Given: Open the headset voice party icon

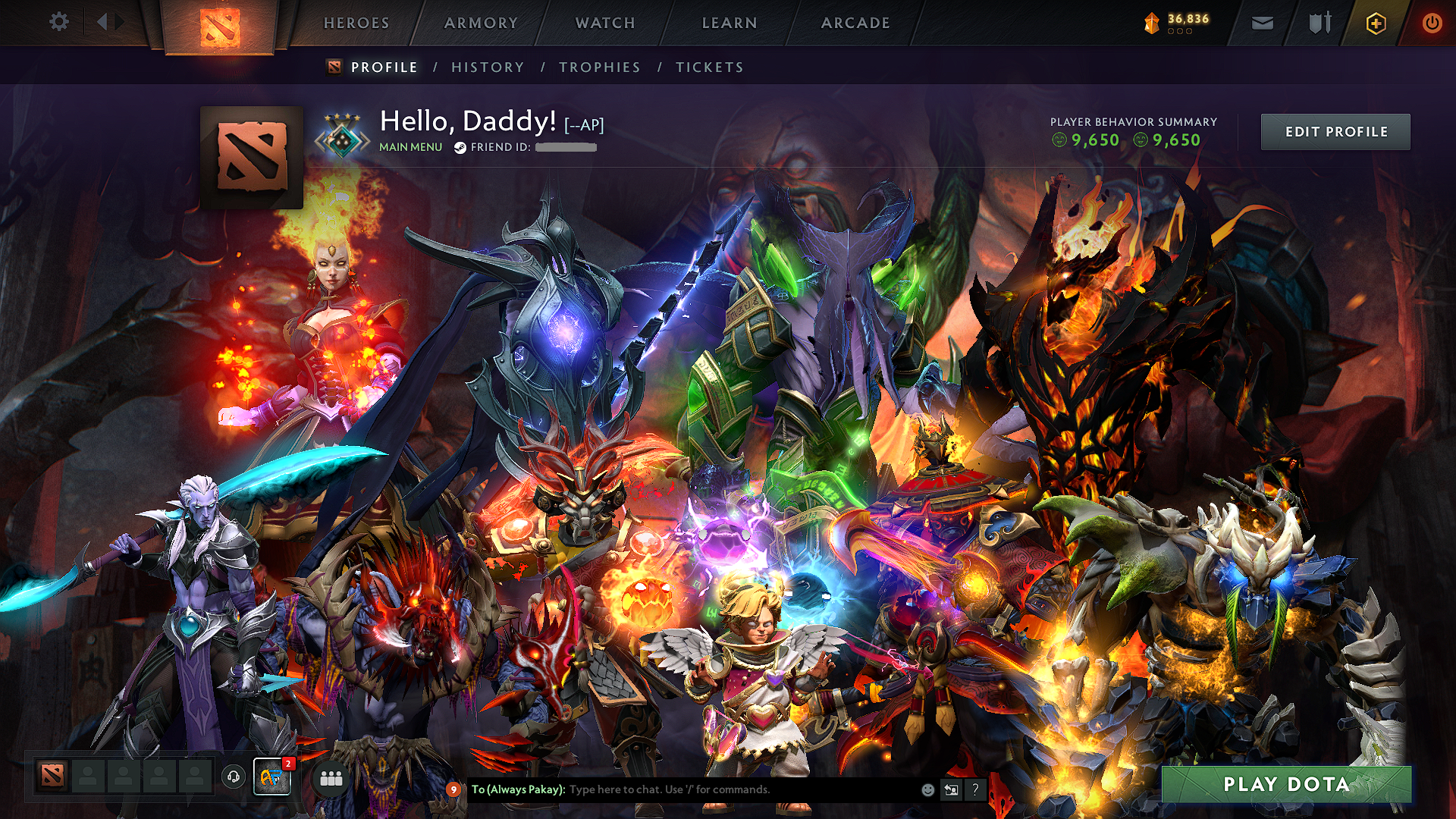Looking at the screenshot, I should [x=234, y=777].
